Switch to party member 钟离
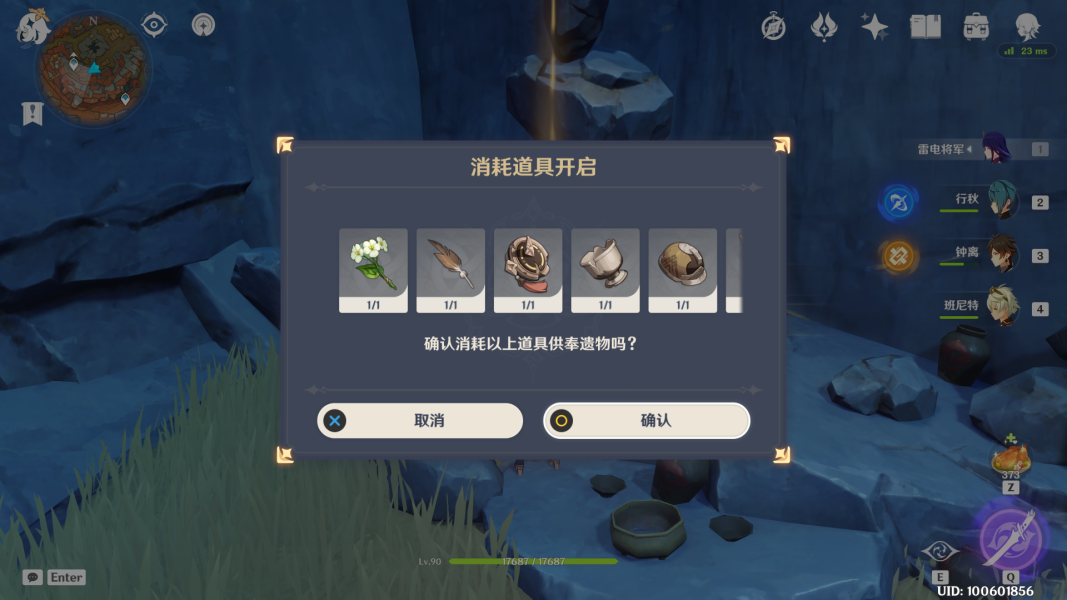Screen dimensions: 1067x600 tap(1002, 254)
